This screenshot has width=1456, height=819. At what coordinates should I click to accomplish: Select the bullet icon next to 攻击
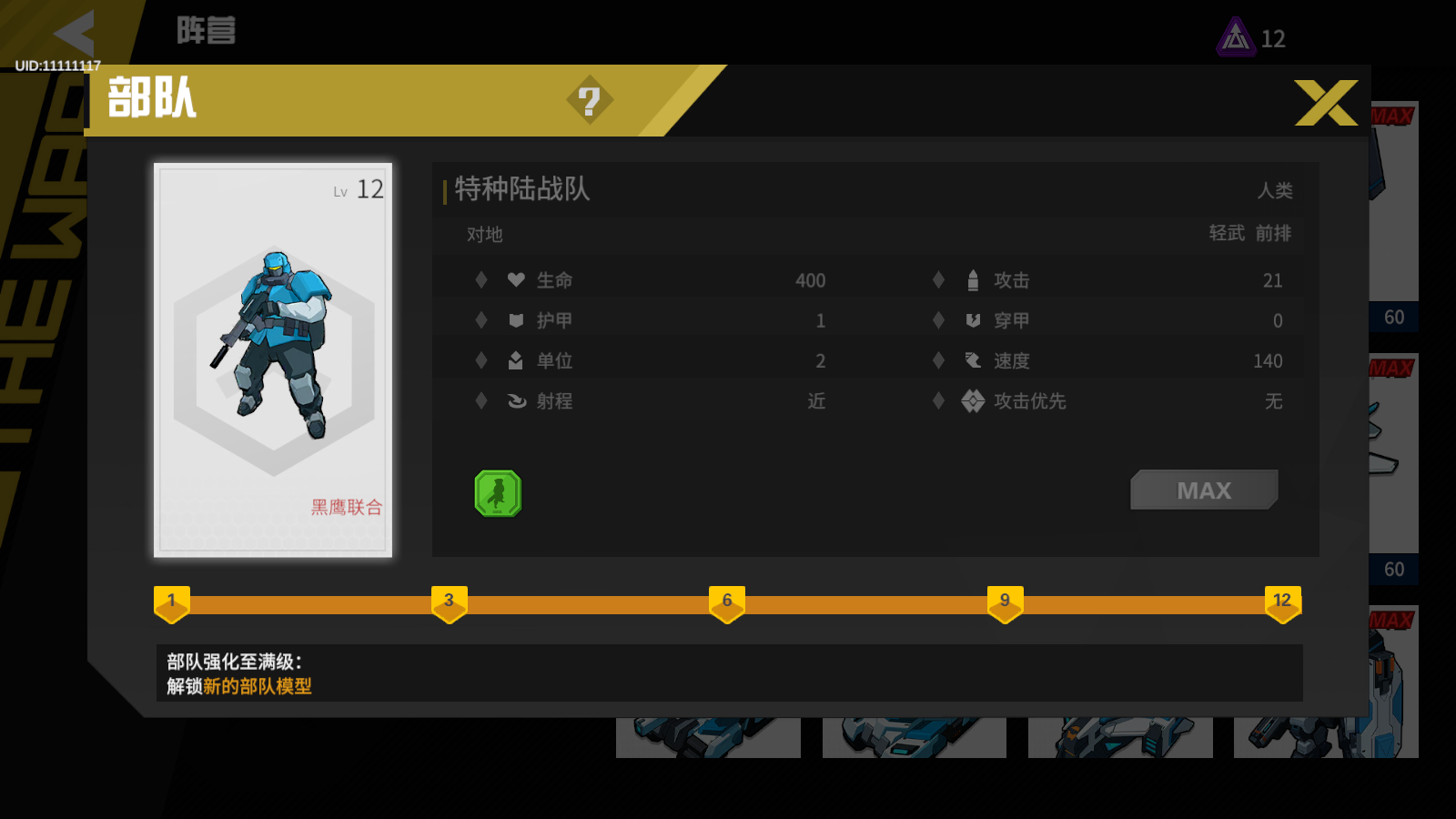pyautogui.click(x=971, y=279)
